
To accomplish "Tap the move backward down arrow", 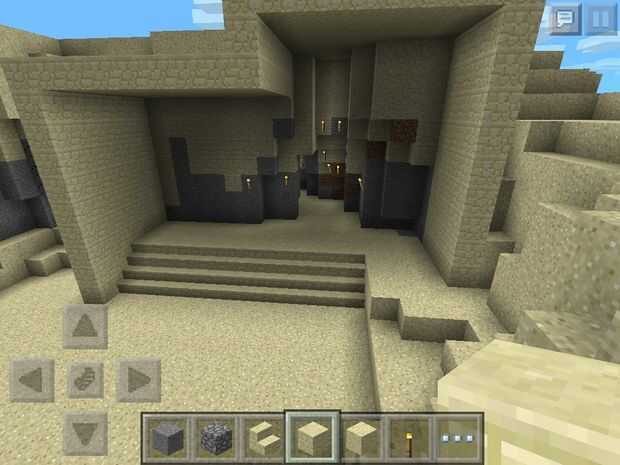I will 86,434.
